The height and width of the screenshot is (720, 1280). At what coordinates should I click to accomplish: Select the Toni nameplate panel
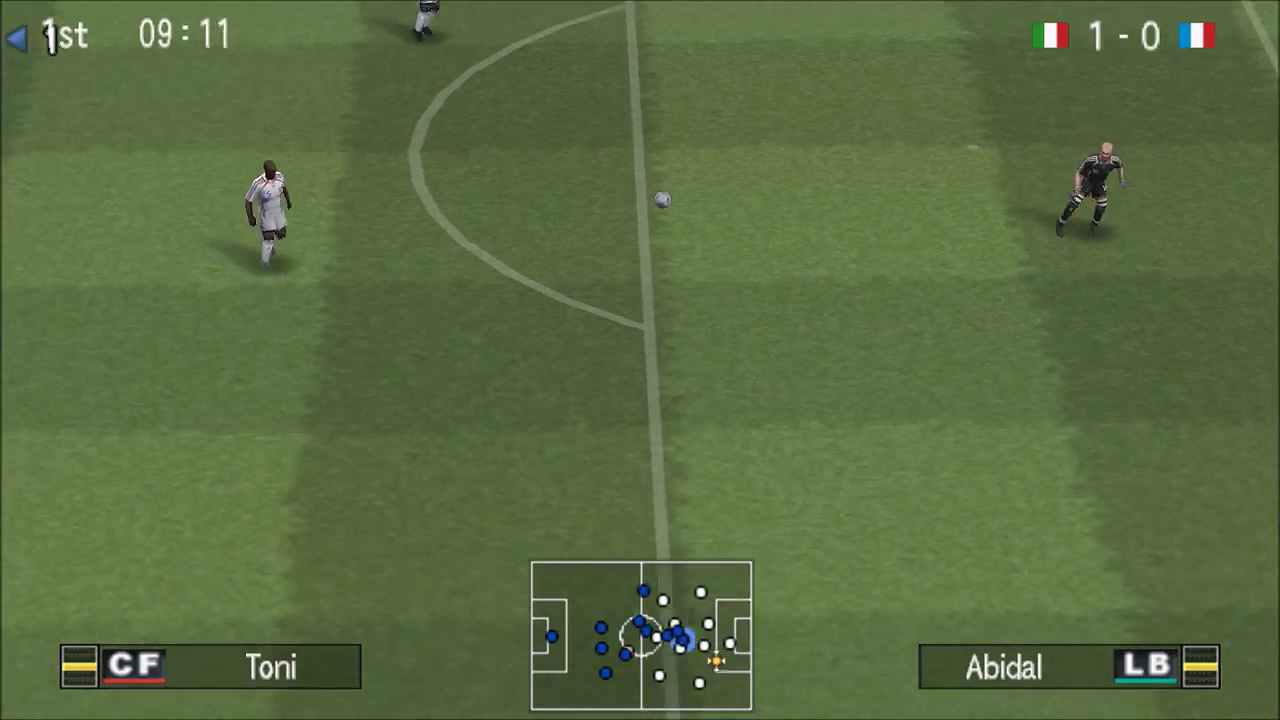tap(210, 667)
